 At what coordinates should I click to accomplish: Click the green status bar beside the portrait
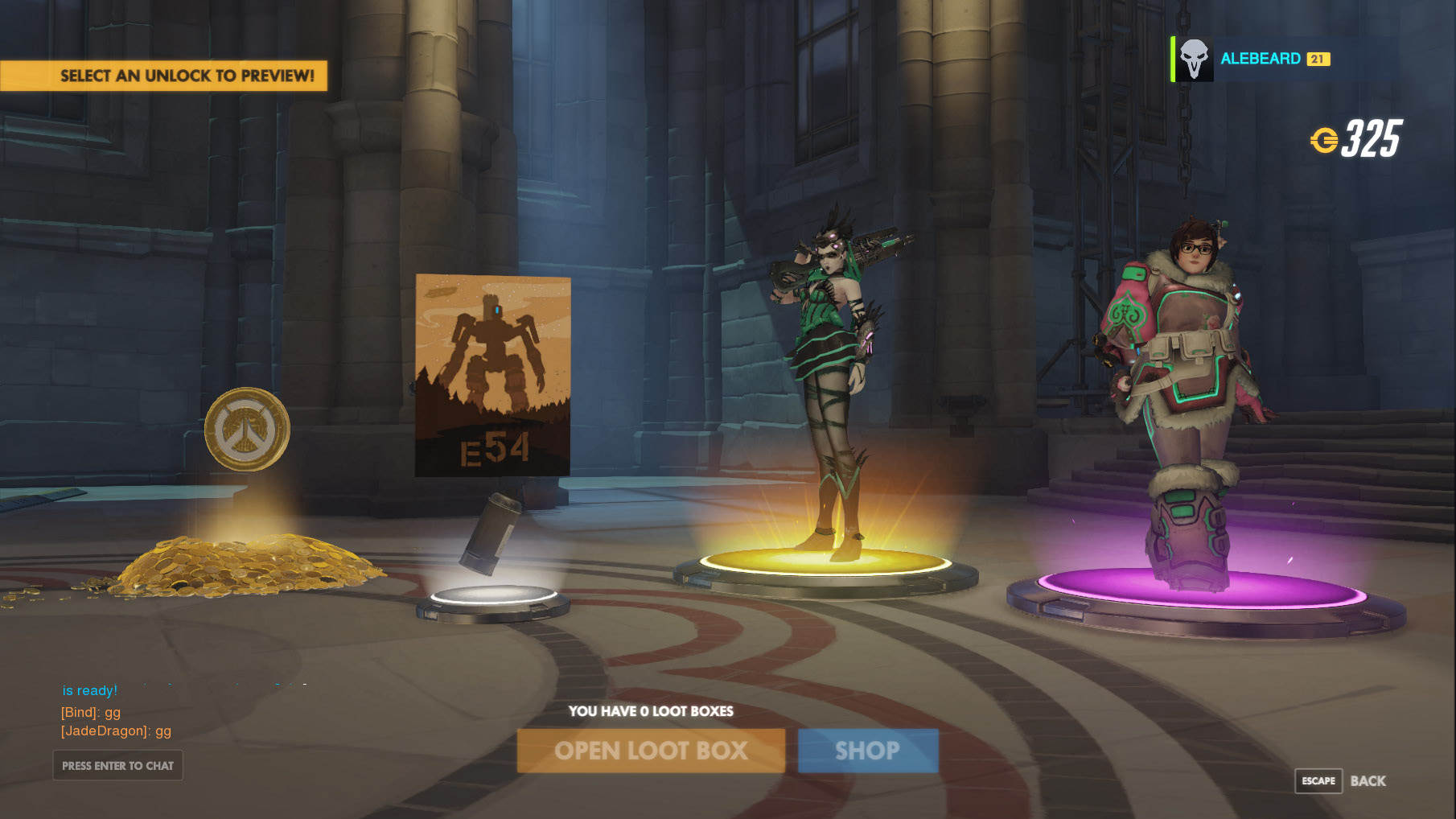[x=1171, y=58]
